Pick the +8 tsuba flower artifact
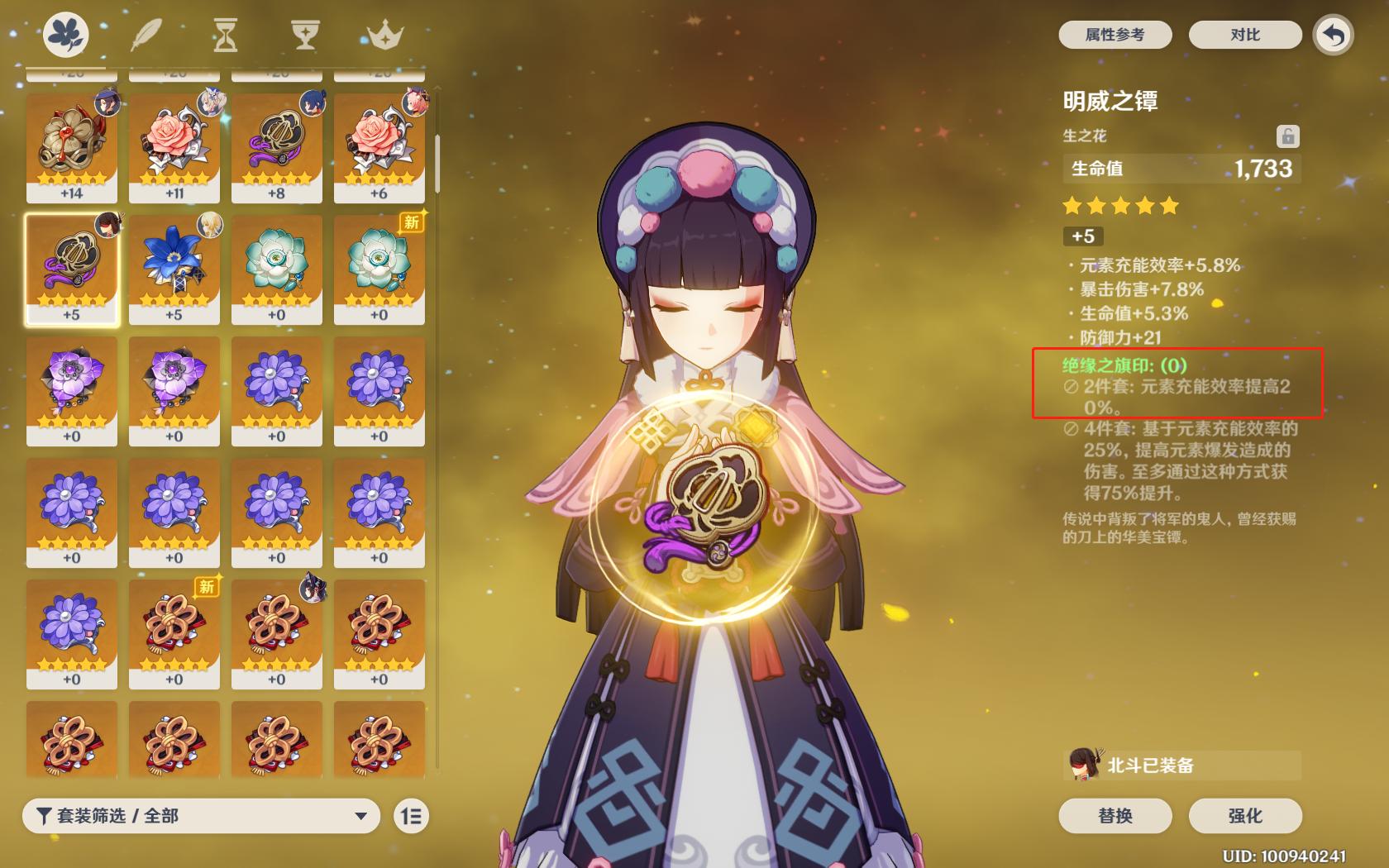Viewport: 1389px width, 868px height. click(x=277, y=148)
